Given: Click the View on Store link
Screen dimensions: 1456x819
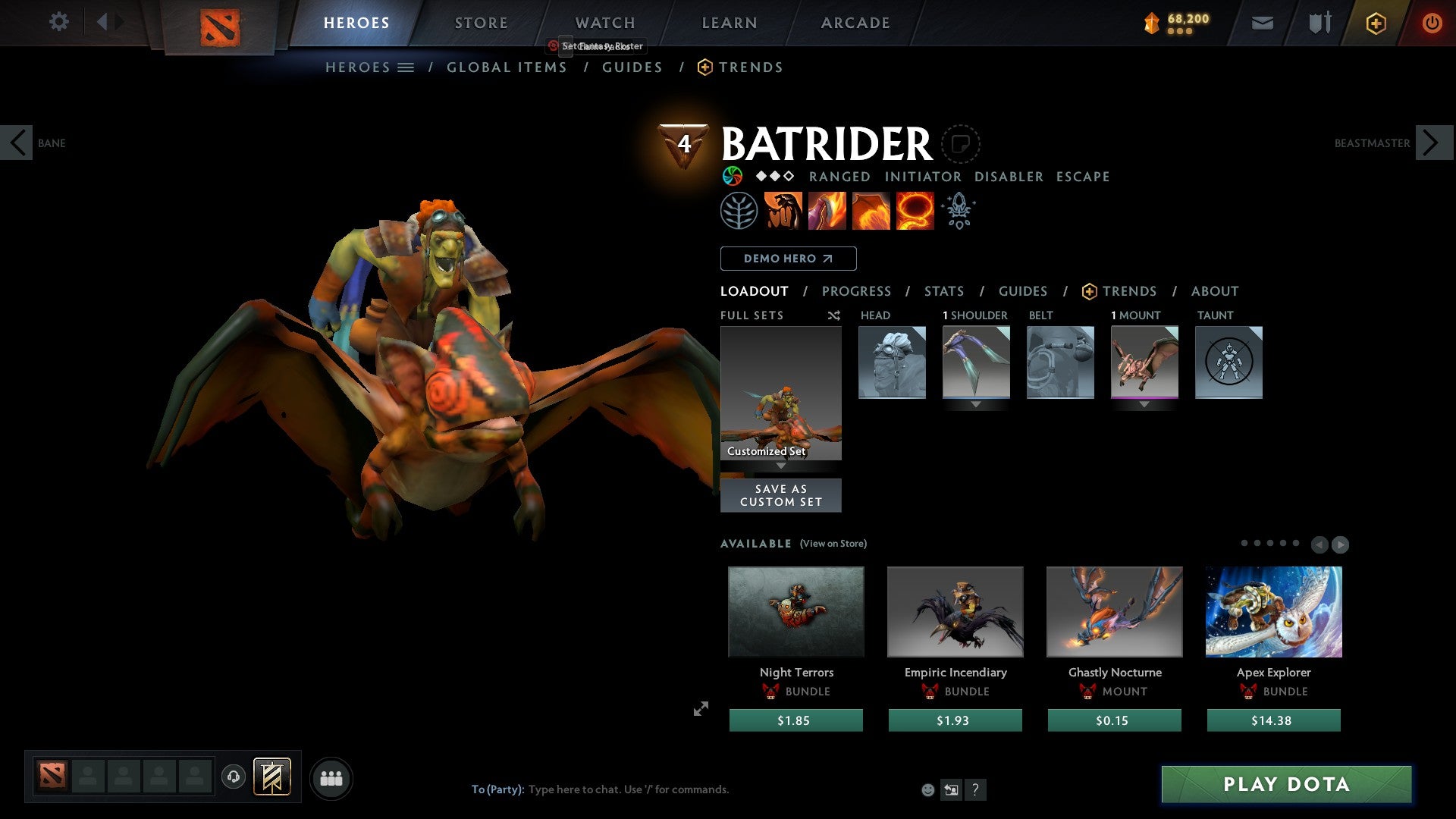Looking at the screenshot, I should [833, 544].
